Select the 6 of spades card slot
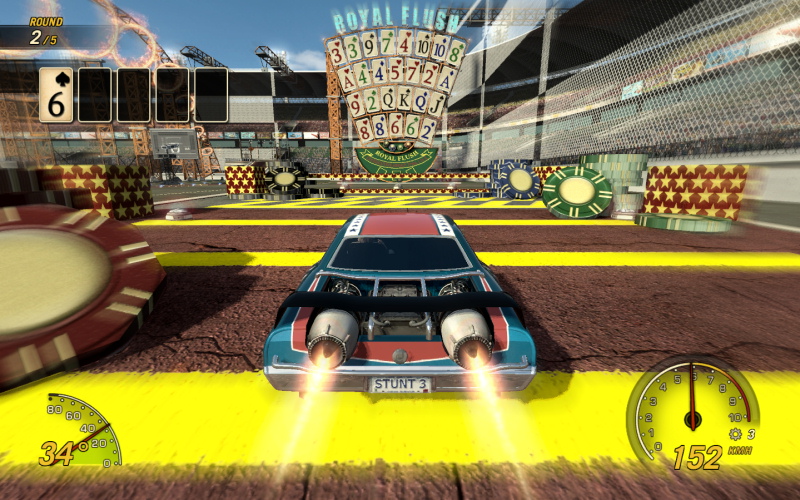Image resolution: width=800 pixels, height=500 pixels. coord(56,95)
